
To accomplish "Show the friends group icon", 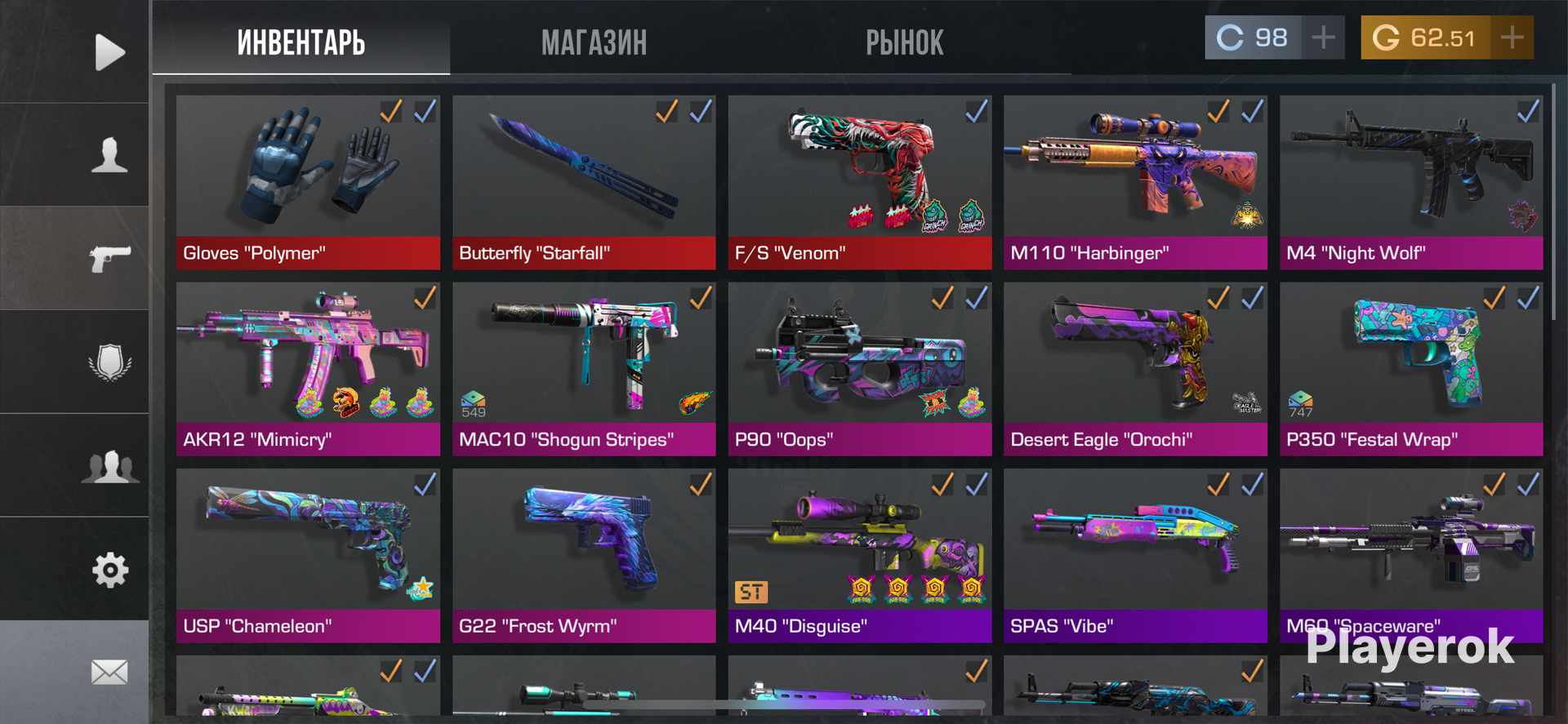I will click(109, 466).
